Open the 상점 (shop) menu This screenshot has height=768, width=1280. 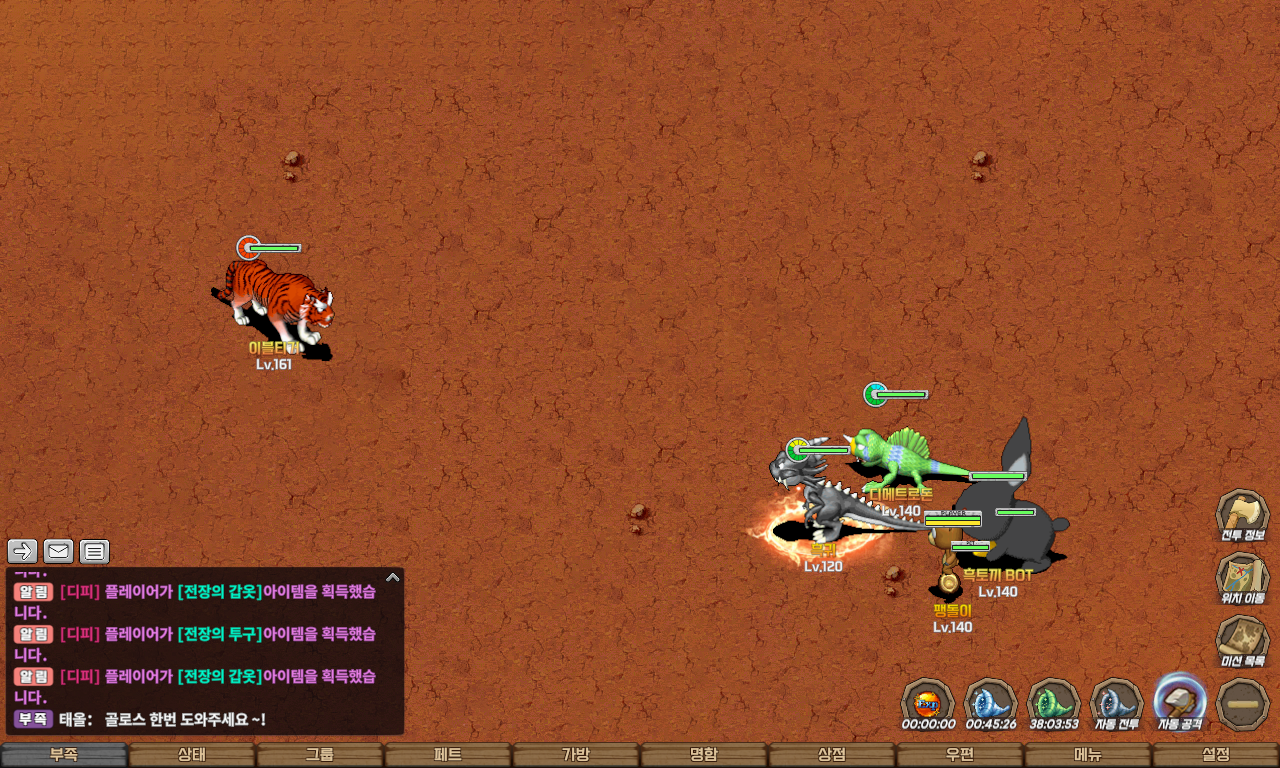point(832,755)
